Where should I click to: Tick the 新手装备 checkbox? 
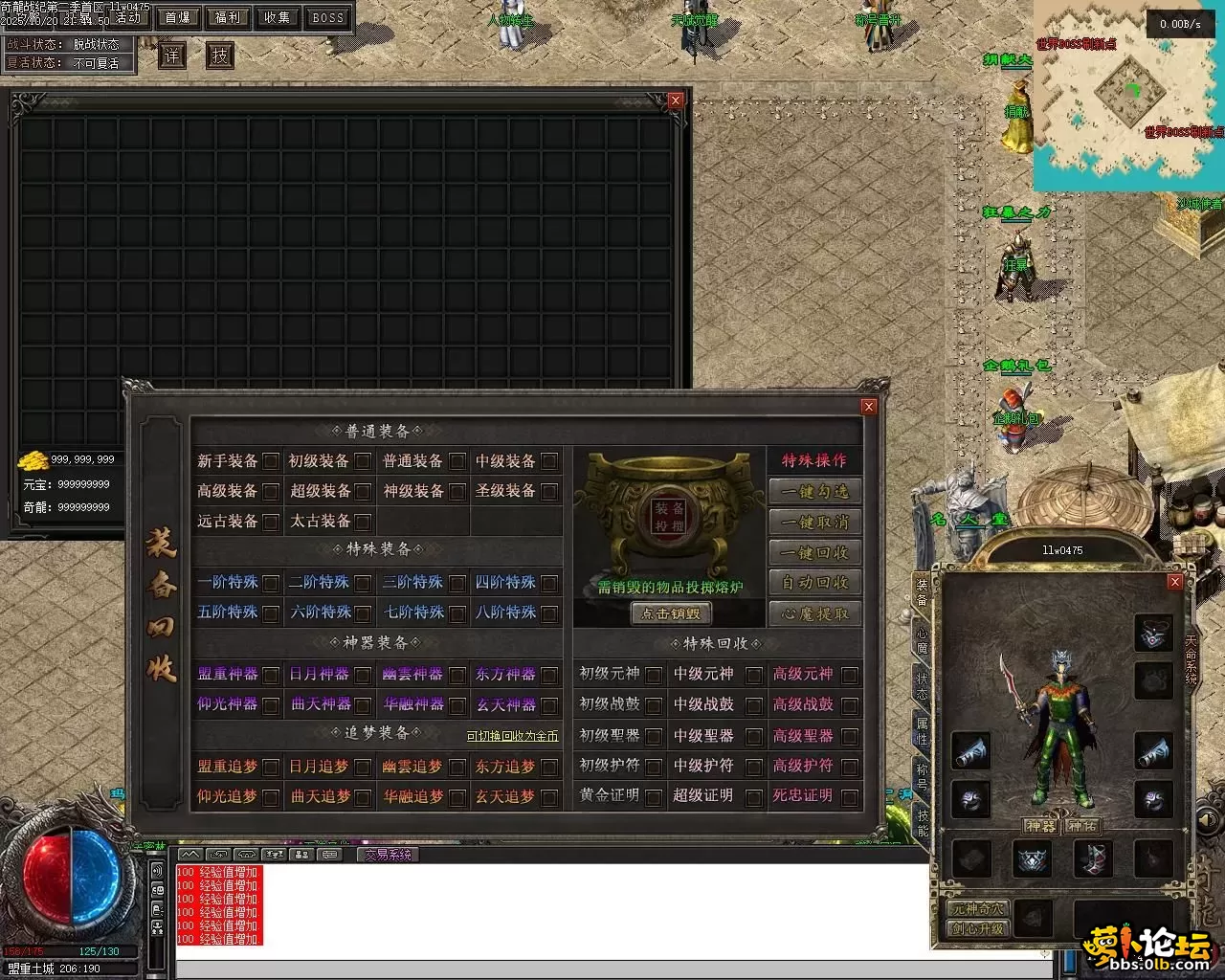[271, 461]
